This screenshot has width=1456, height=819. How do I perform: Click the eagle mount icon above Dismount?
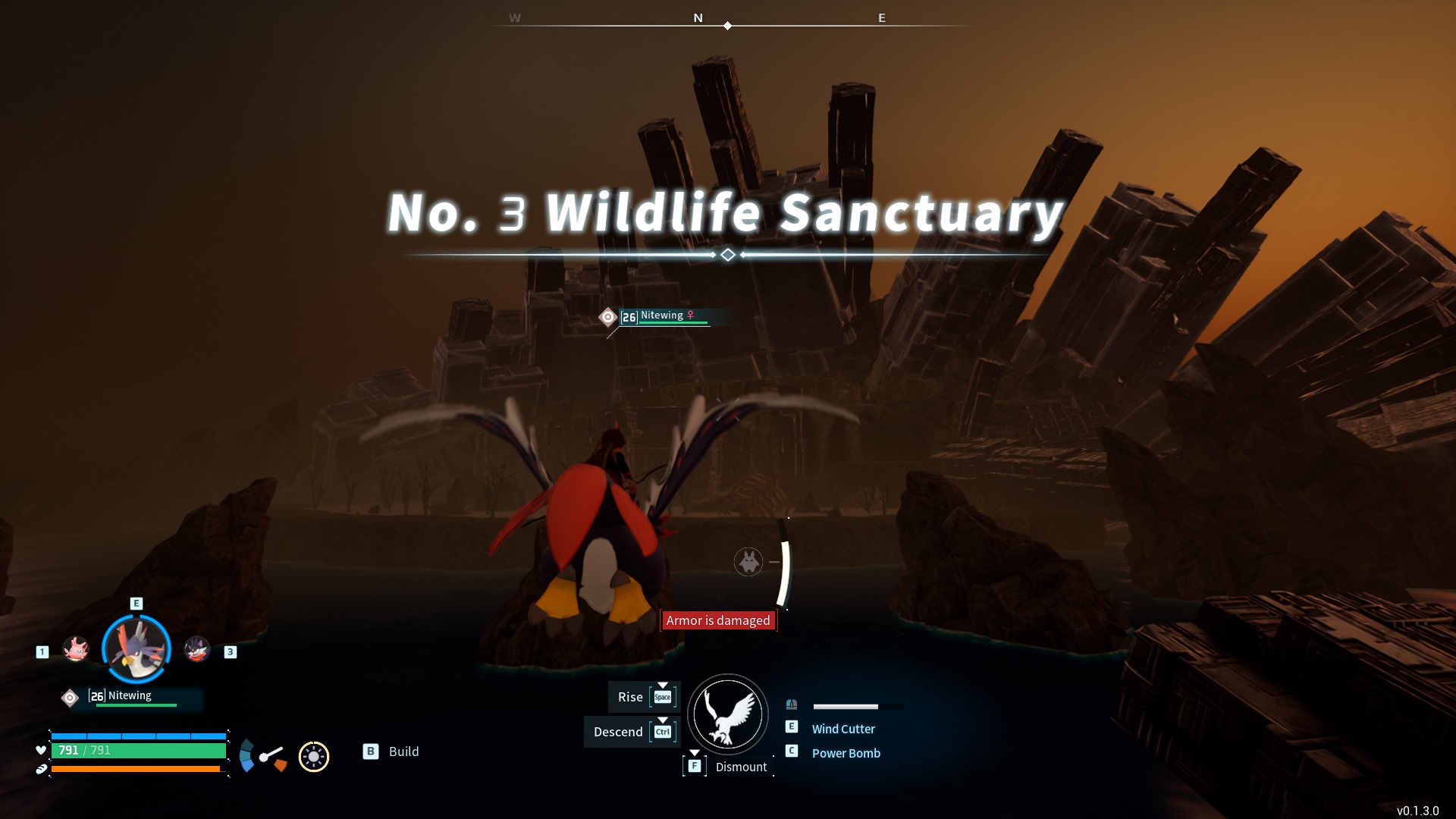pos(727,714)
